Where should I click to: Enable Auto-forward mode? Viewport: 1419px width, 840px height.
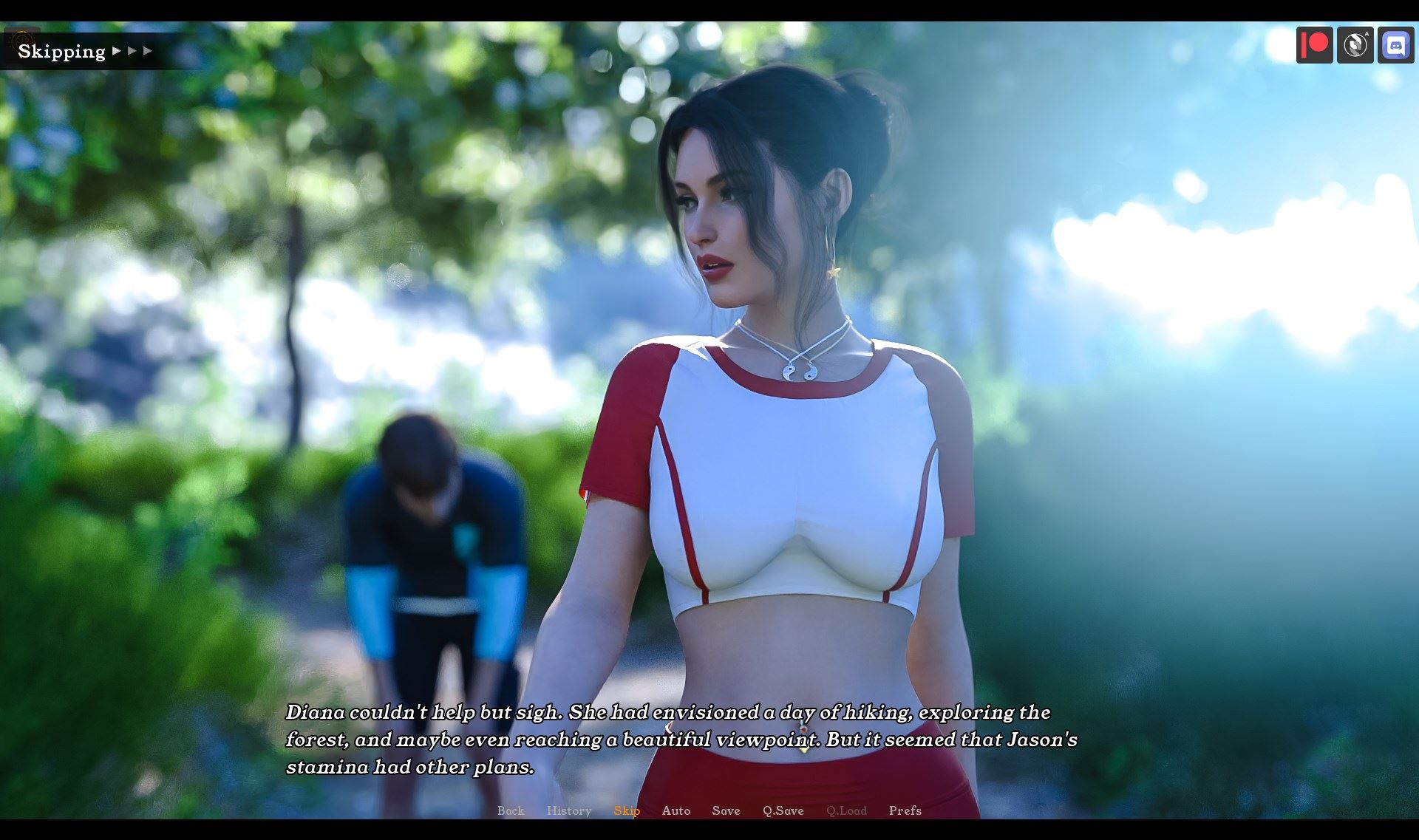tap(676, 810)
